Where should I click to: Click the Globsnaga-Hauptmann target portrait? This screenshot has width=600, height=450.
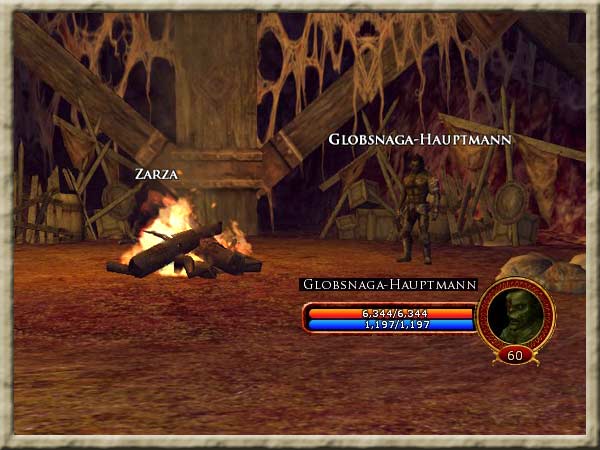pos(516,316)
